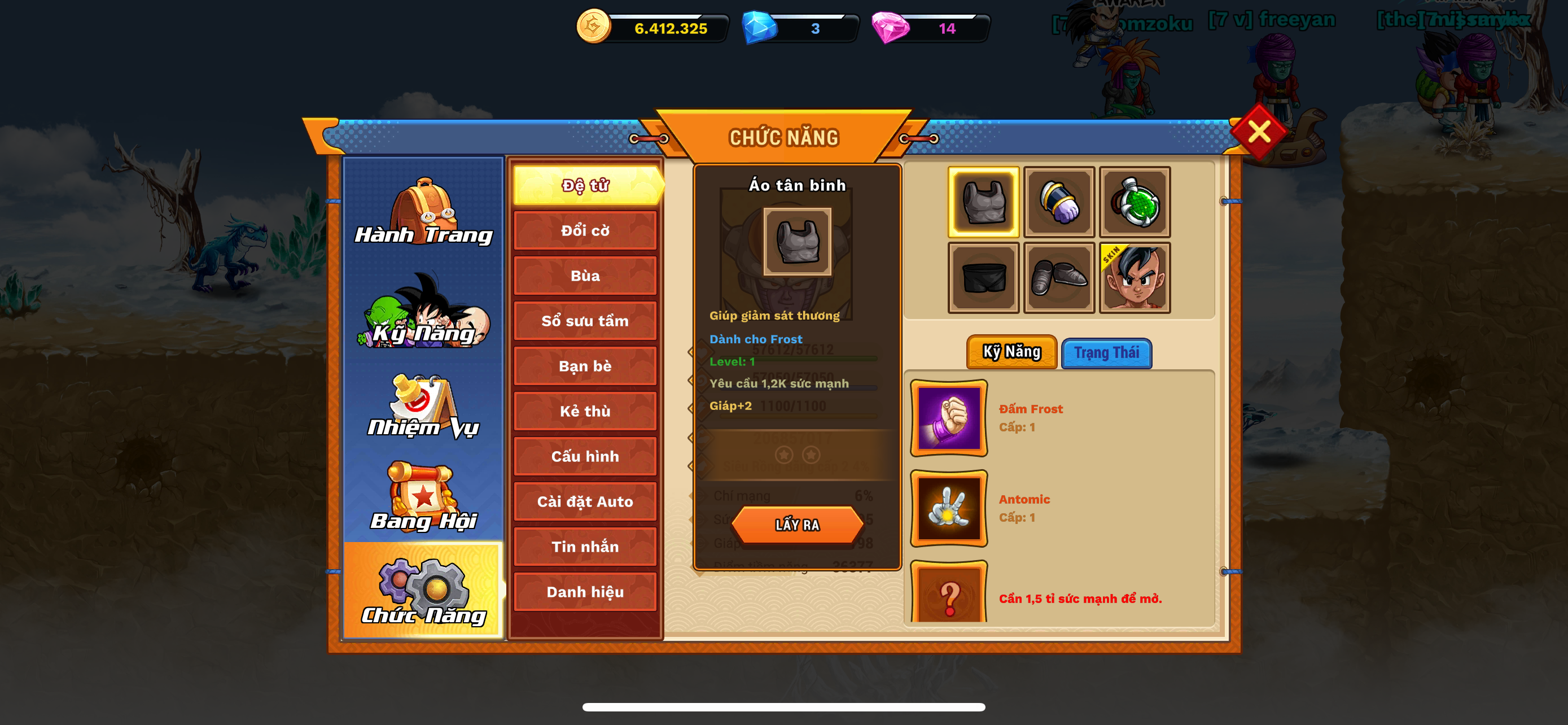Select the Đấm Frost skill icon

(948, 418)
